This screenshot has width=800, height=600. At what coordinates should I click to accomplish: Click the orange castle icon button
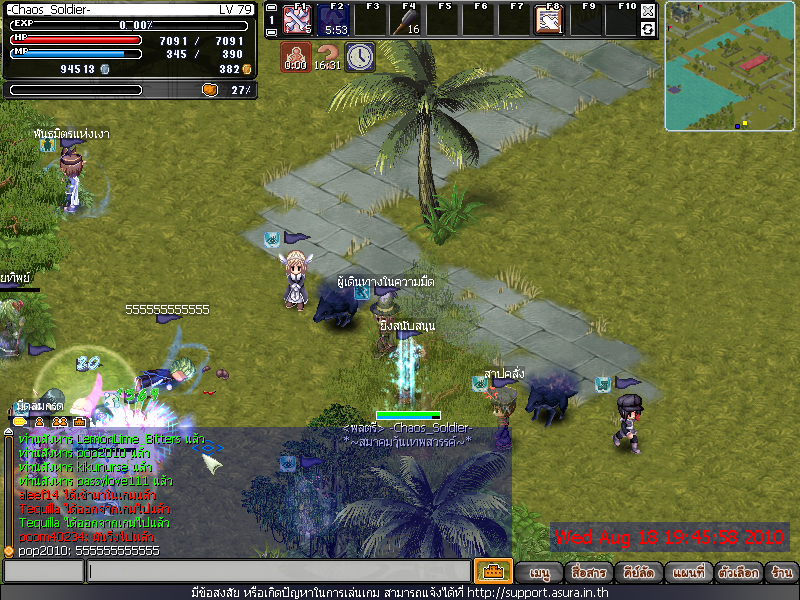click(x=492, y=572)
